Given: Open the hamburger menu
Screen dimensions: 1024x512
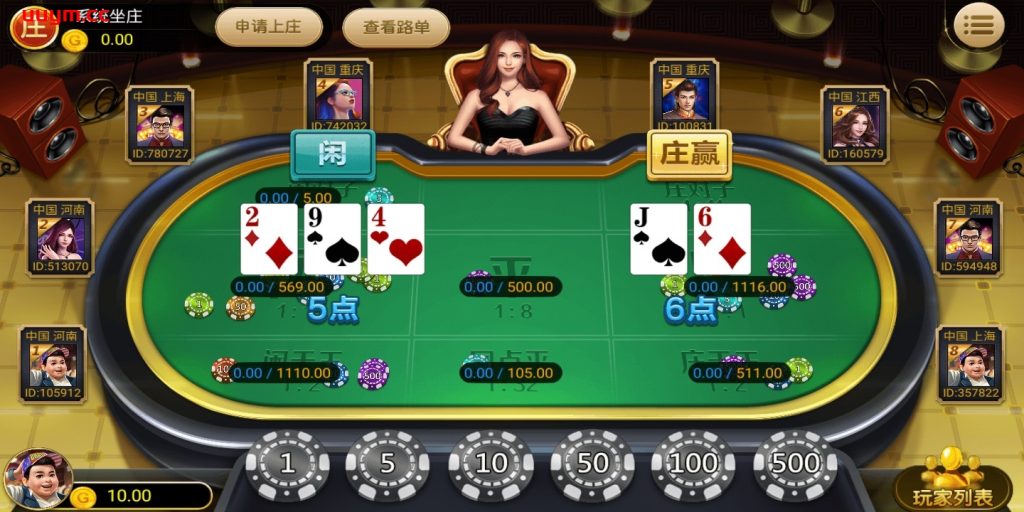Looking at the screenshot, I should click(x=978, y=25).
